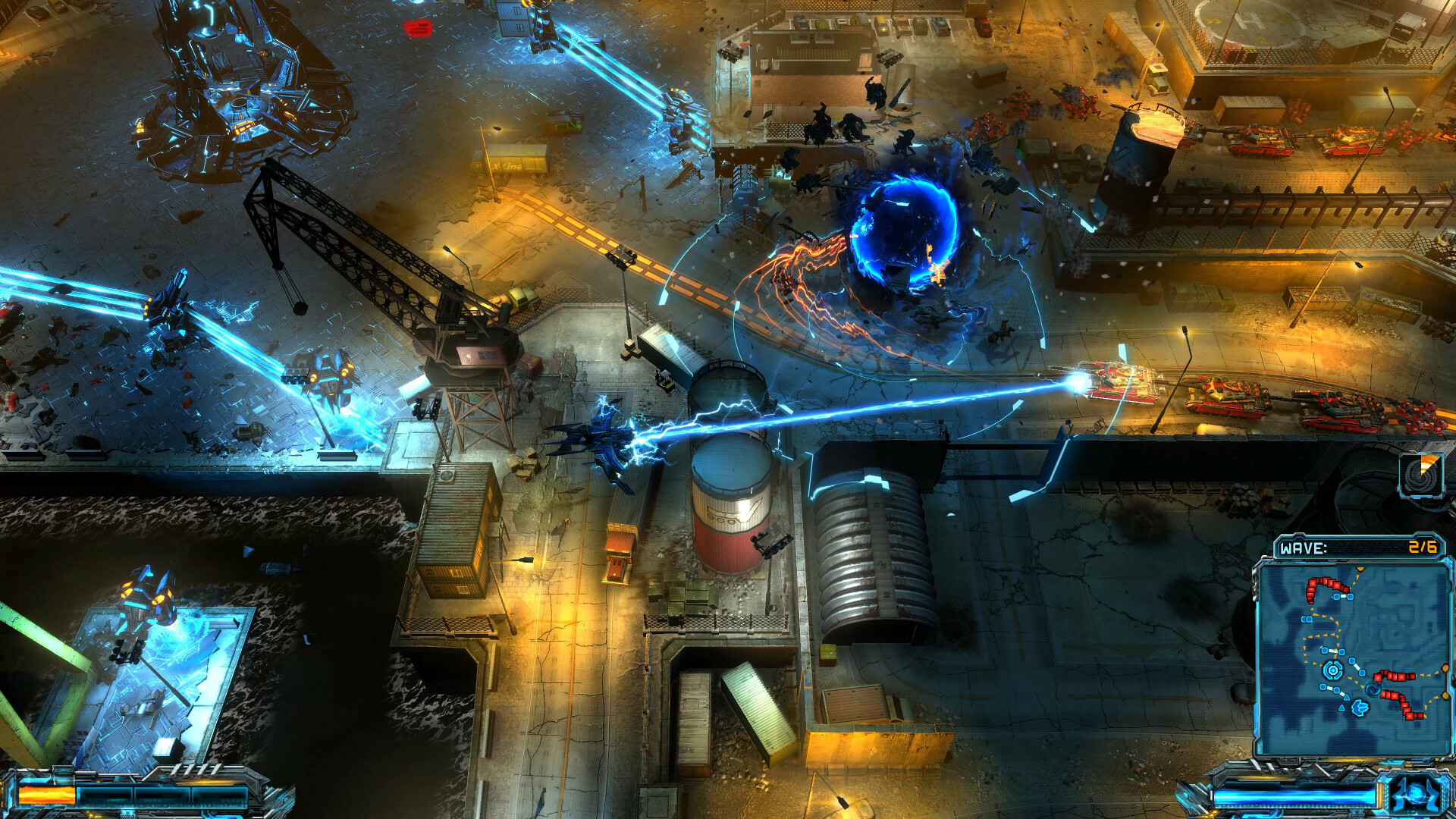
Task: Click the fourth empty weapon slot in the bottom-left HUD
Action: [x=218, y=795]
